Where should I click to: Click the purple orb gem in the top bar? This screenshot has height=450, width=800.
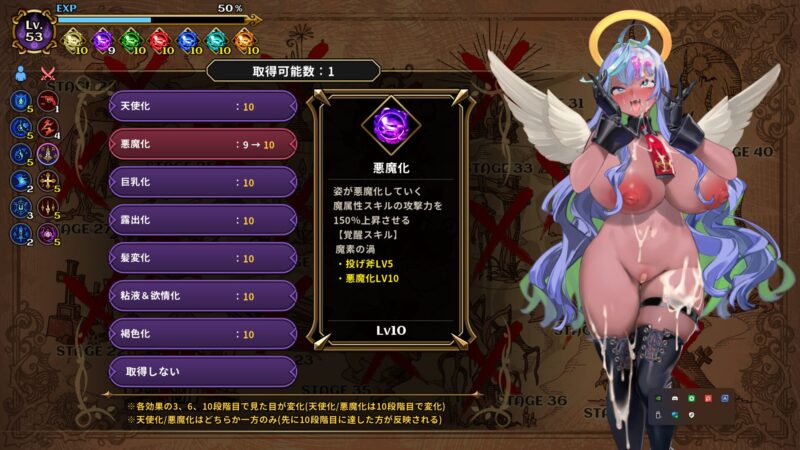tap(104, 41)
